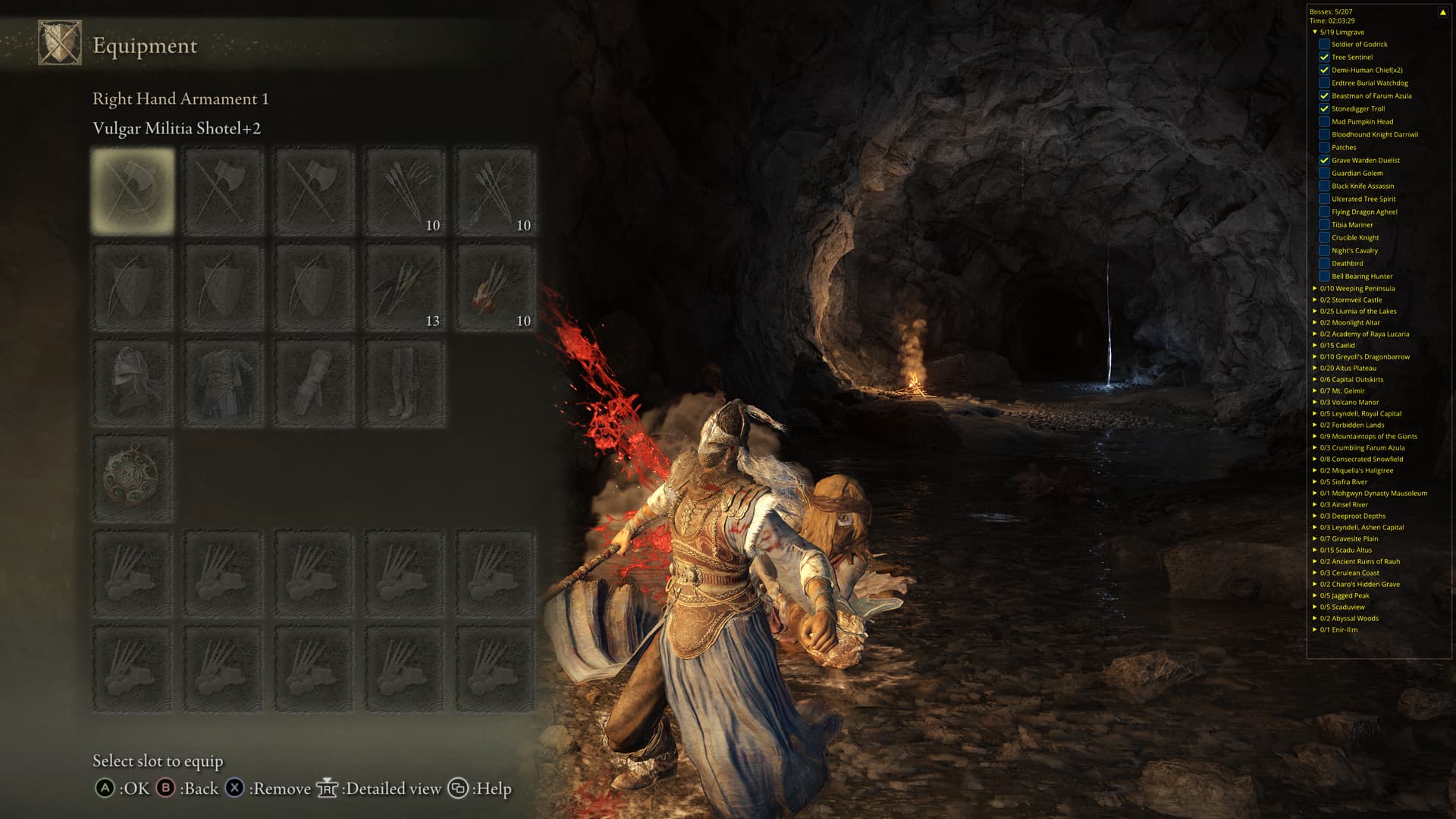Pick the leg armor greaves slot
Image resolution: width=1456 pixels, height=819 pixels.
(x=405, y=383)
